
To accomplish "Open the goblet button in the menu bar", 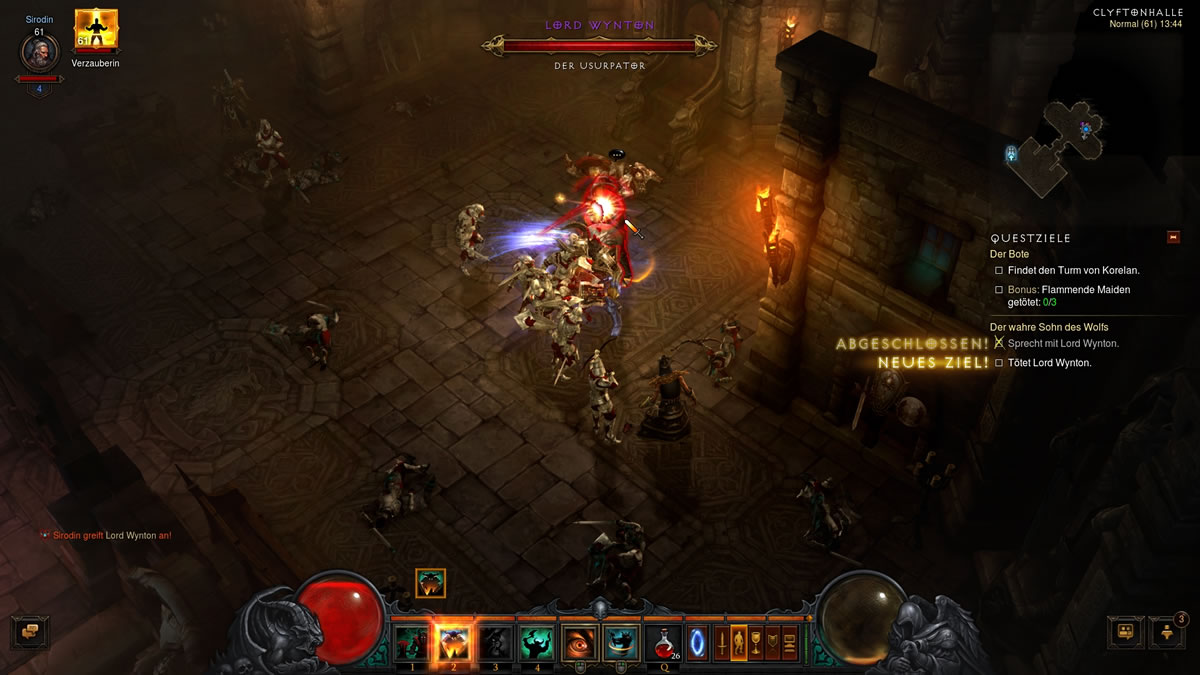I will tap(756, 642).
